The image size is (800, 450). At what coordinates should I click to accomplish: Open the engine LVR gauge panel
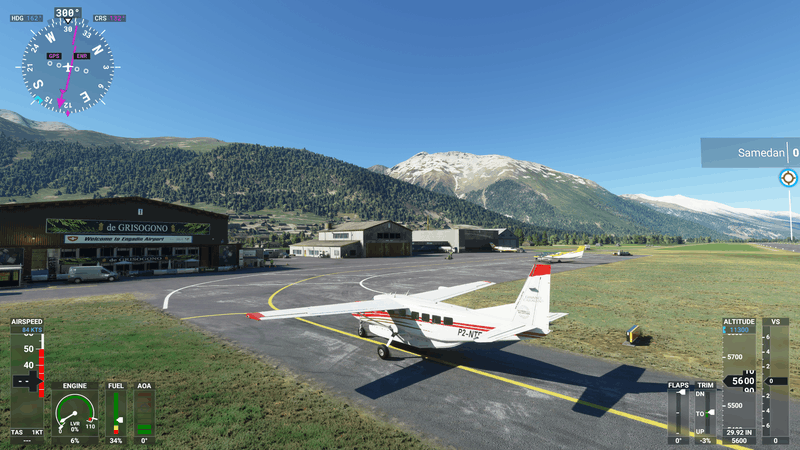pyautogui.click(x=76, y=412)
